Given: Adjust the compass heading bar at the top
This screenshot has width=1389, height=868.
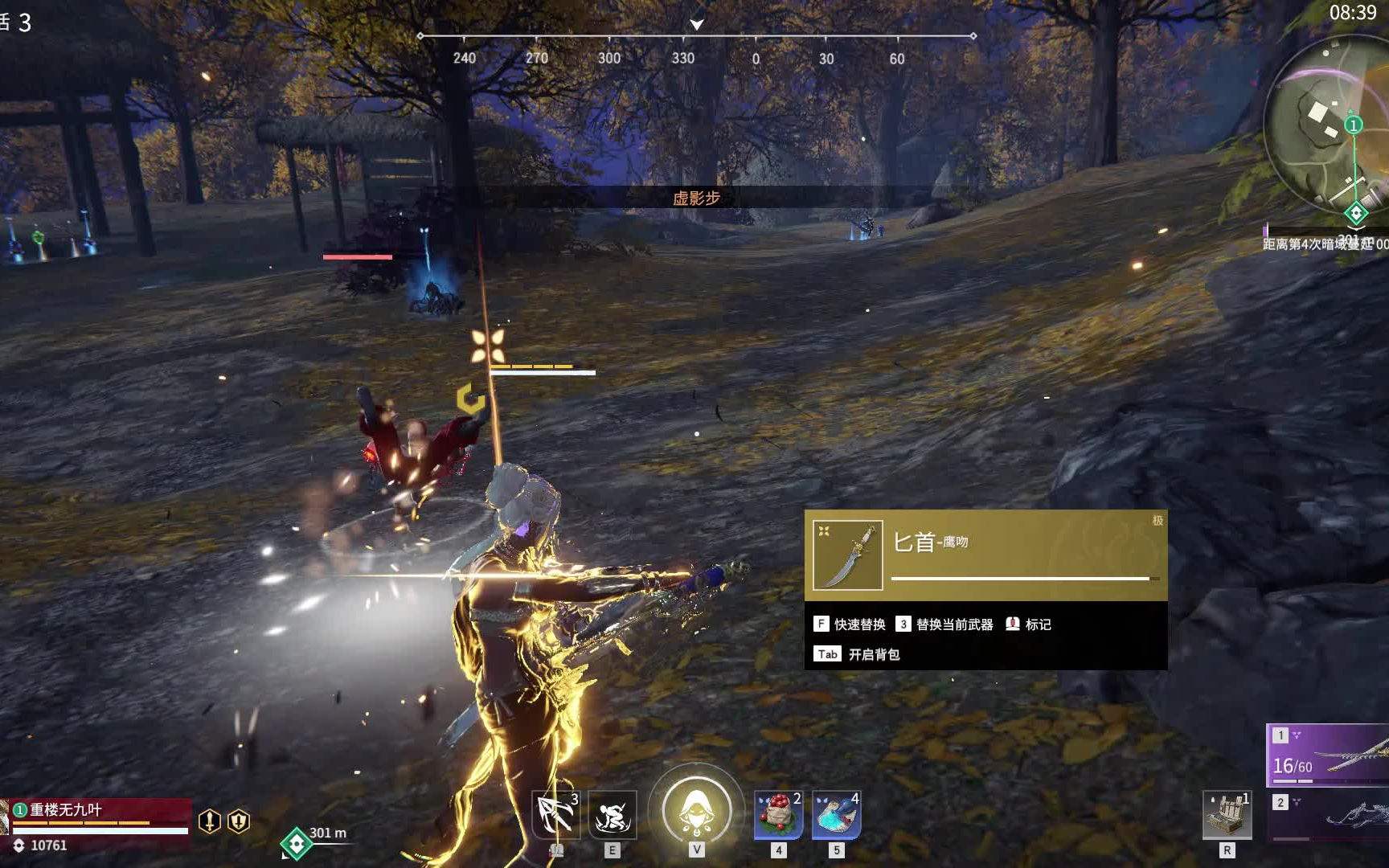Looking at the screenshot, I should coord(694,35).
